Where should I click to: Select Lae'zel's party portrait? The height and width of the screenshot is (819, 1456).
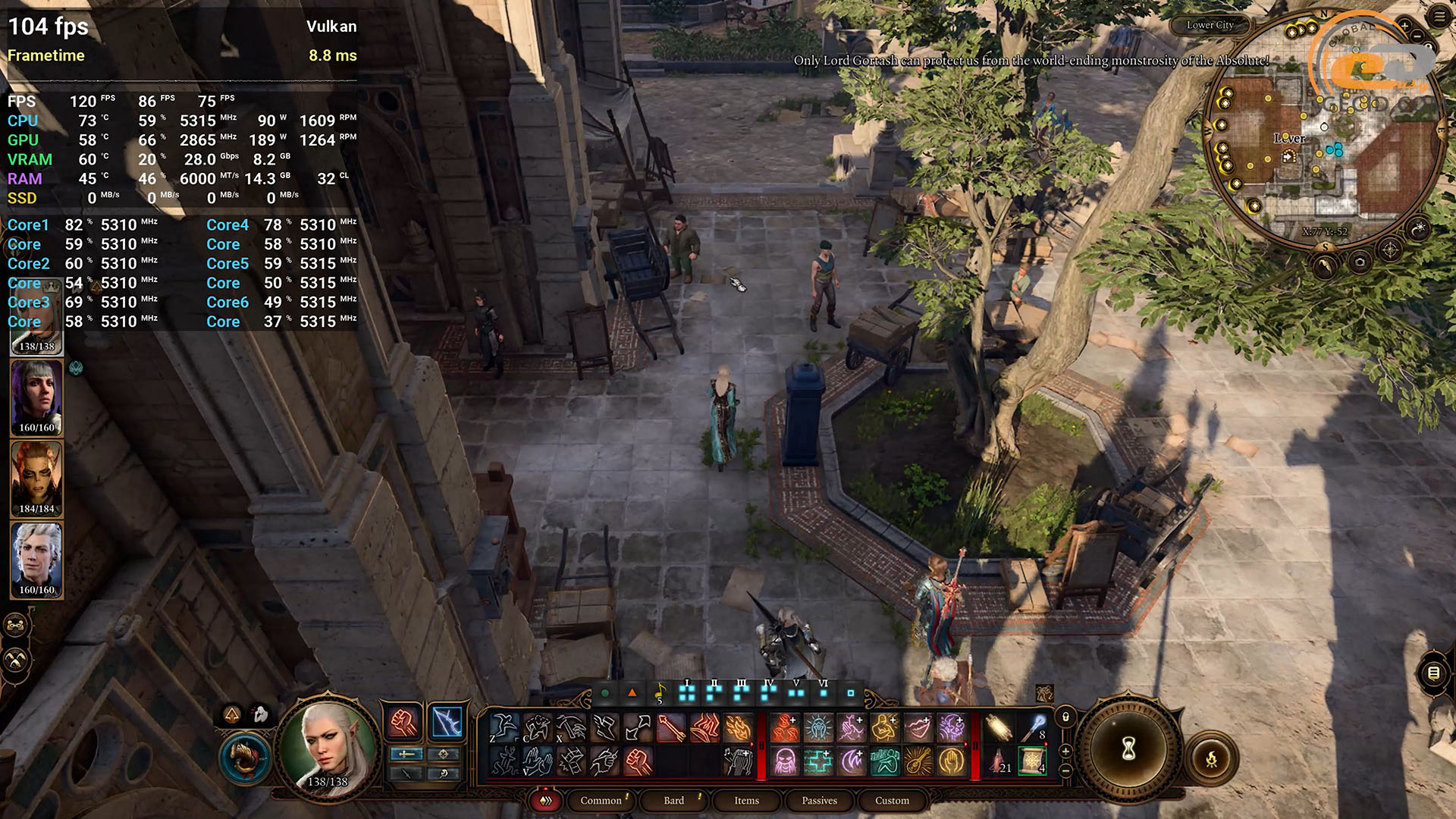(36, 478)
